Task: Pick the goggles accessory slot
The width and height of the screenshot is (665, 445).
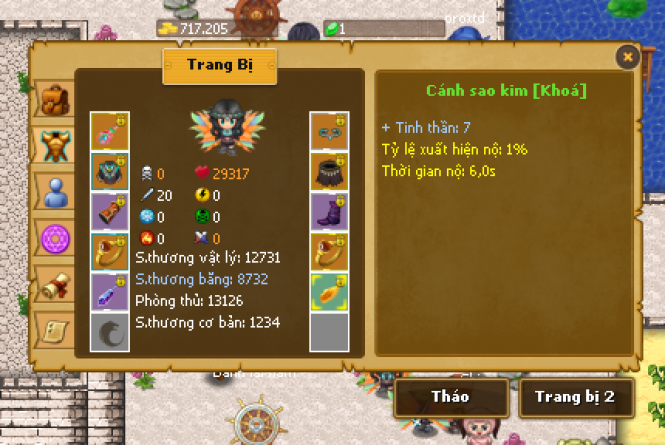Action: click(329, 131)
